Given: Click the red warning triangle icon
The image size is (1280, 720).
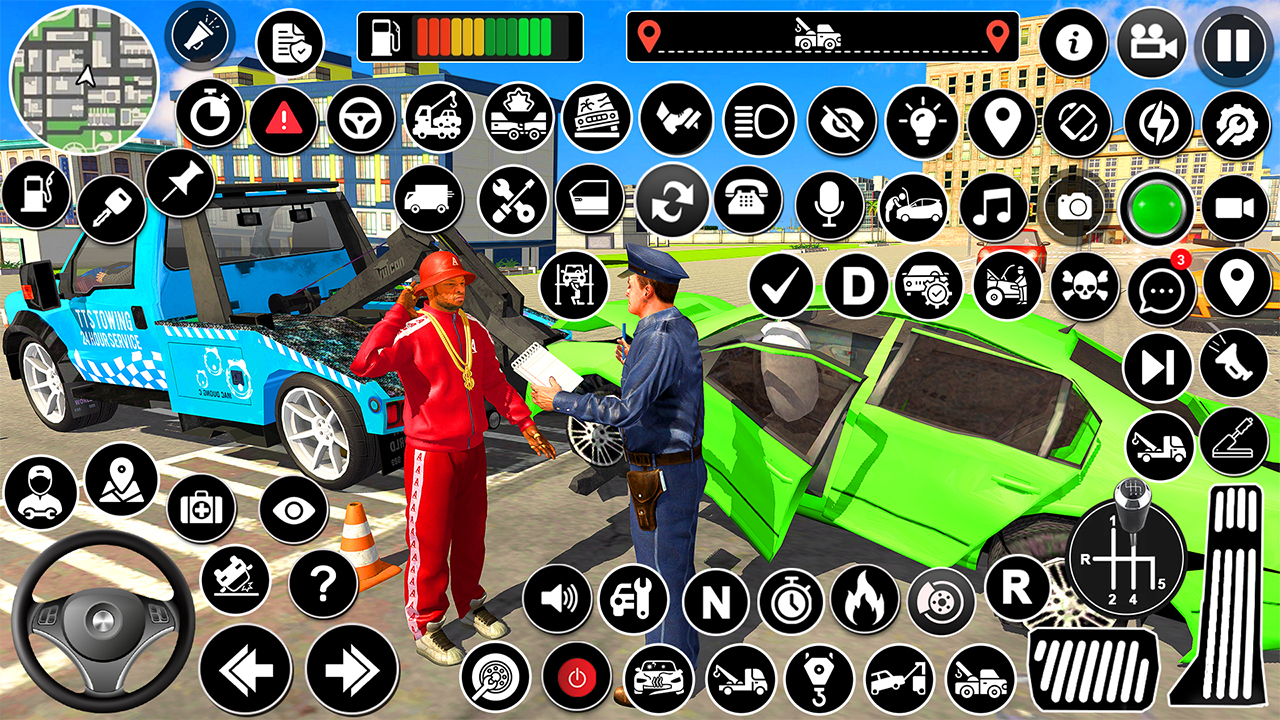Looking at the screenshot, I should coord(284,120).
